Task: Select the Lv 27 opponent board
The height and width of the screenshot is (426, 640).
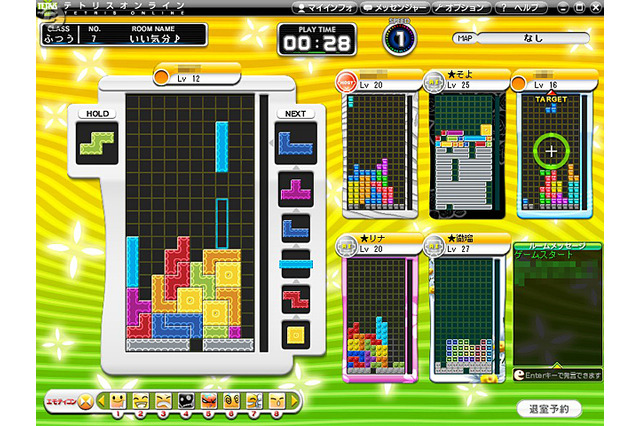Action: click(467, 315)
